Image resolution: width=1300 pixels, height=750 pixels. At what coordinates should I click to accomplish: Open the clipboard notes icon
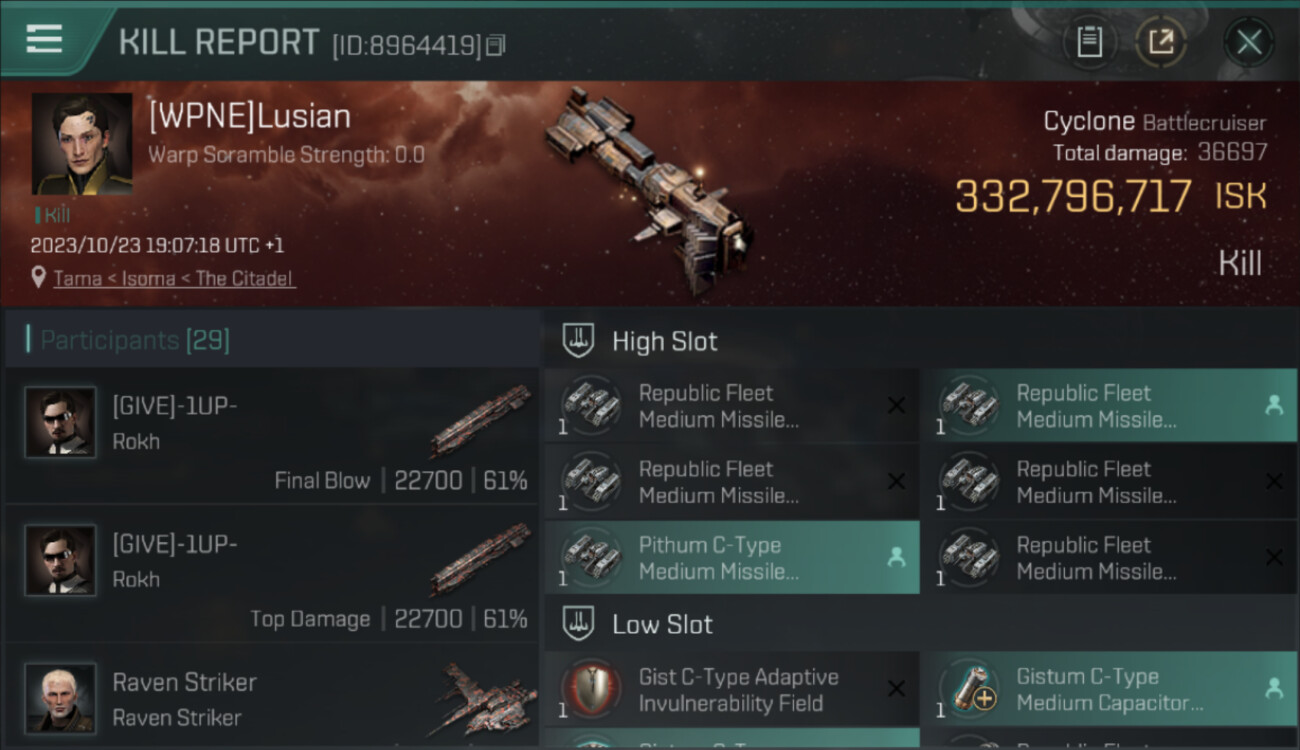click(x=1089, y=42)
